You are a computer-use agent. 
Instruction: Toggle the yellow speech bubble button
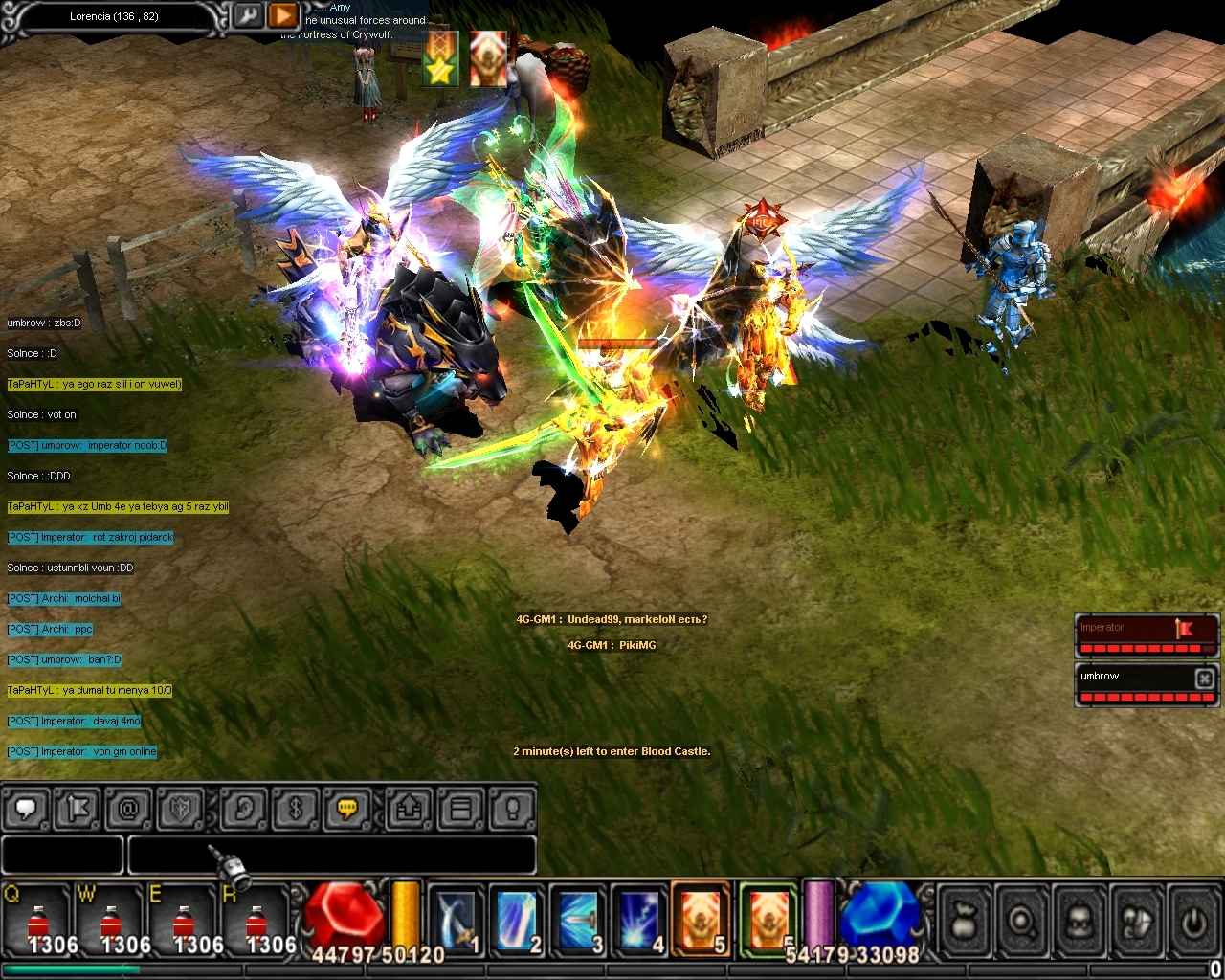coord(346,810)
